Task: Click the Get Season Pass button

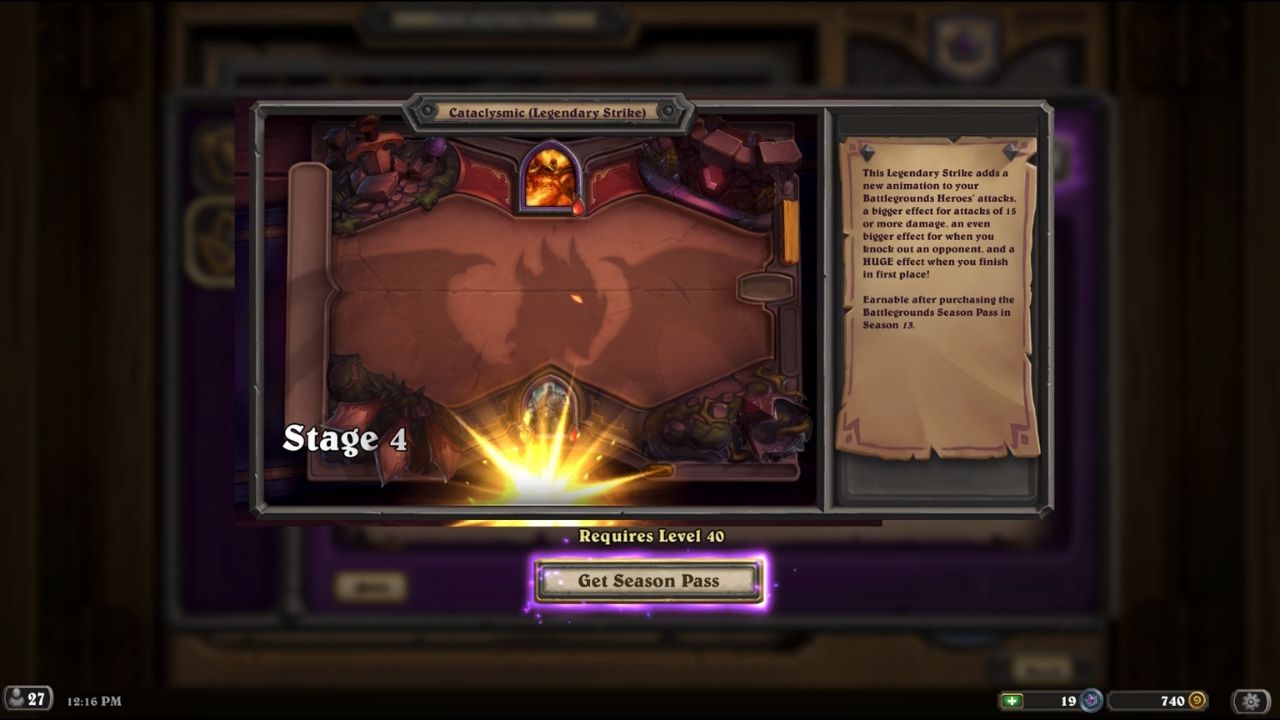Action: [648, 581]
